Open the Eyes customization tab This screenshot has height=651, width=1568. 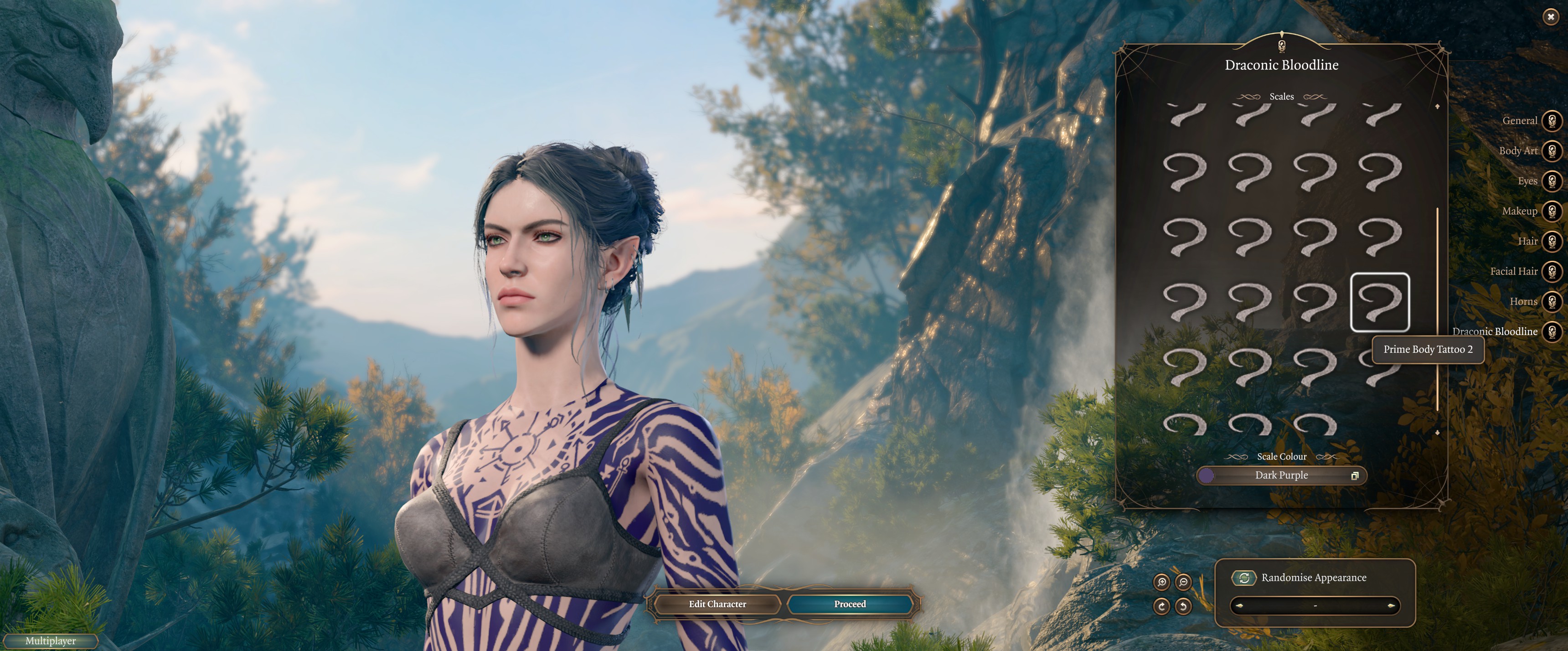click(1552, 181)
